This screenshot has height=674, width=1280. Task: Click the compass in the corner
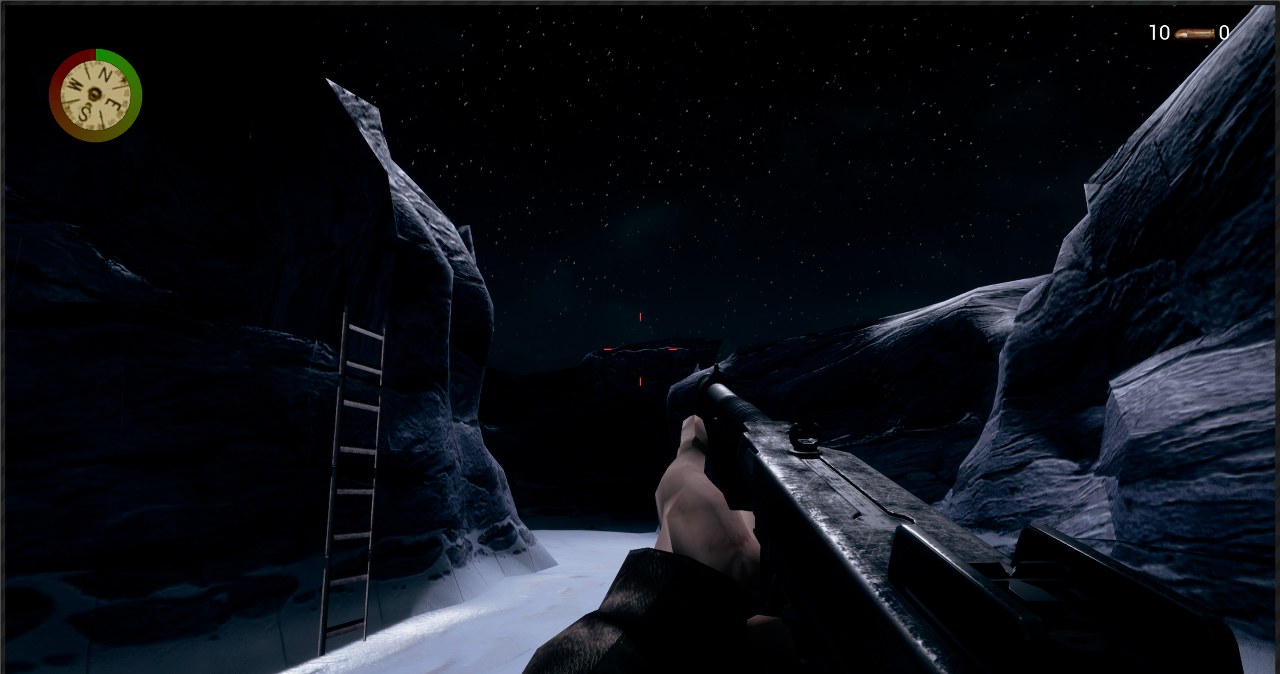pos(95,95)
